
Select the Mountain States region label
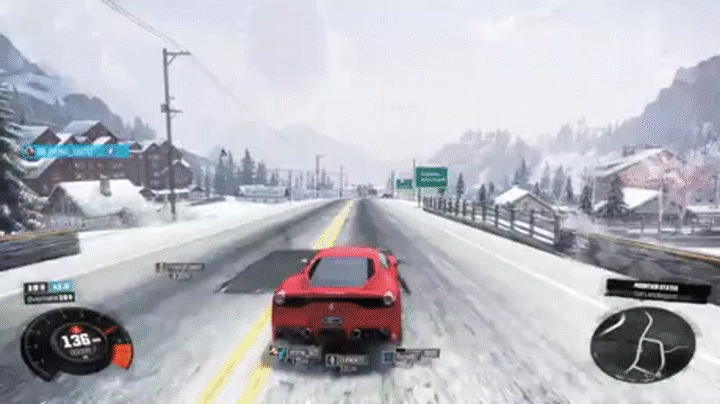(657, 290)
